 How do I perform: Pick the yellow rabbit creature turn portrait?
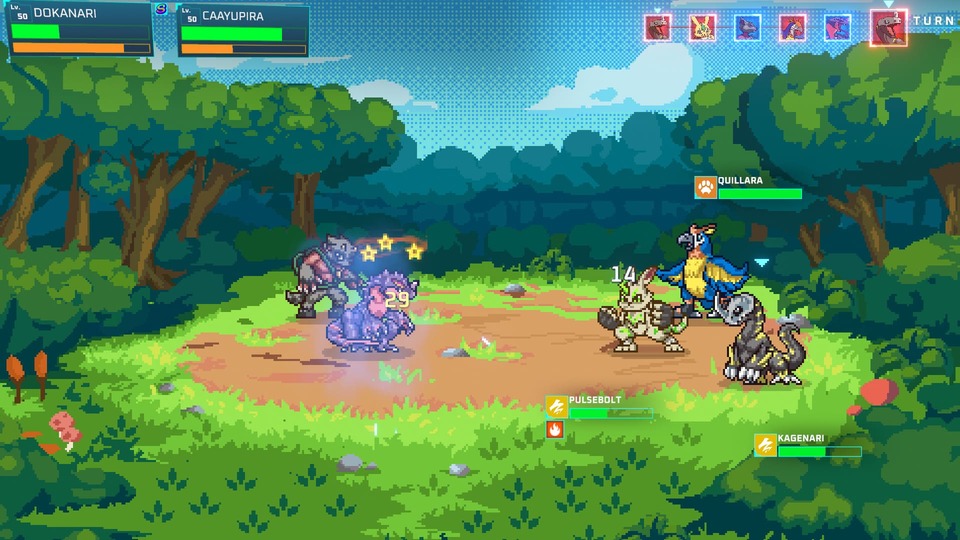click(x=703, y=27)
